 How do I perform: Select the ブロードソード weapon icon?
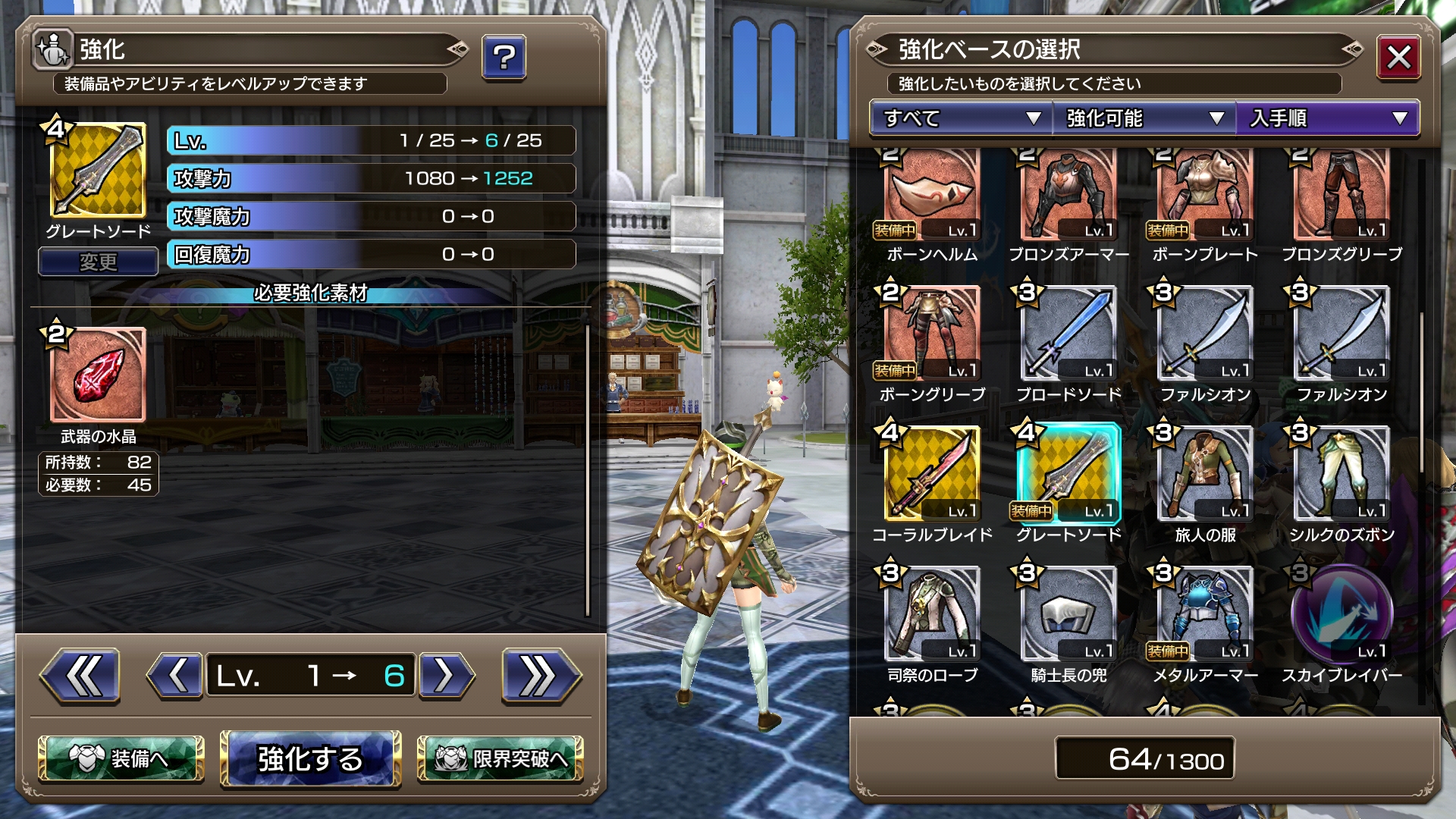(1068, 334)
